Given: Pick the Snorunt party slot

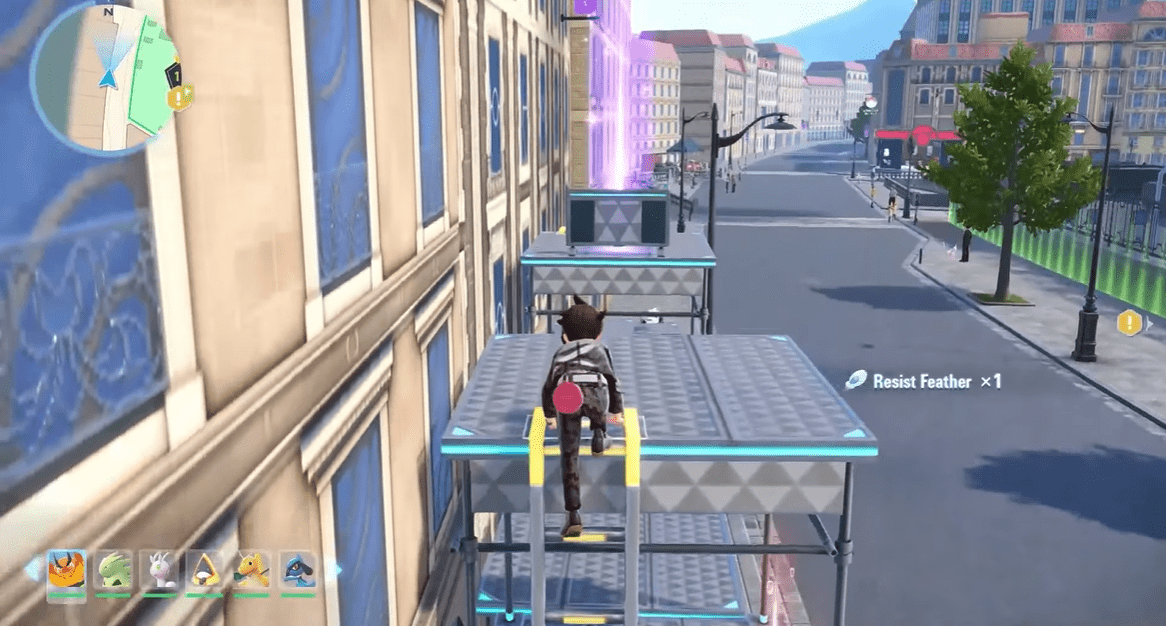Looking at the screenshot, I should (x=205, y=571).
